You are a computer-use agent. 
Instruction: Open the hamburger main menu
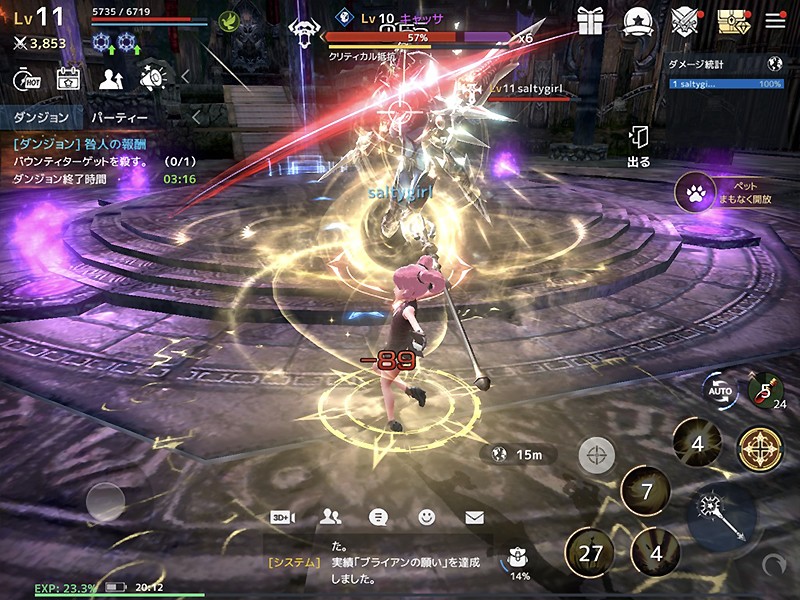click(x=775, y=20)
